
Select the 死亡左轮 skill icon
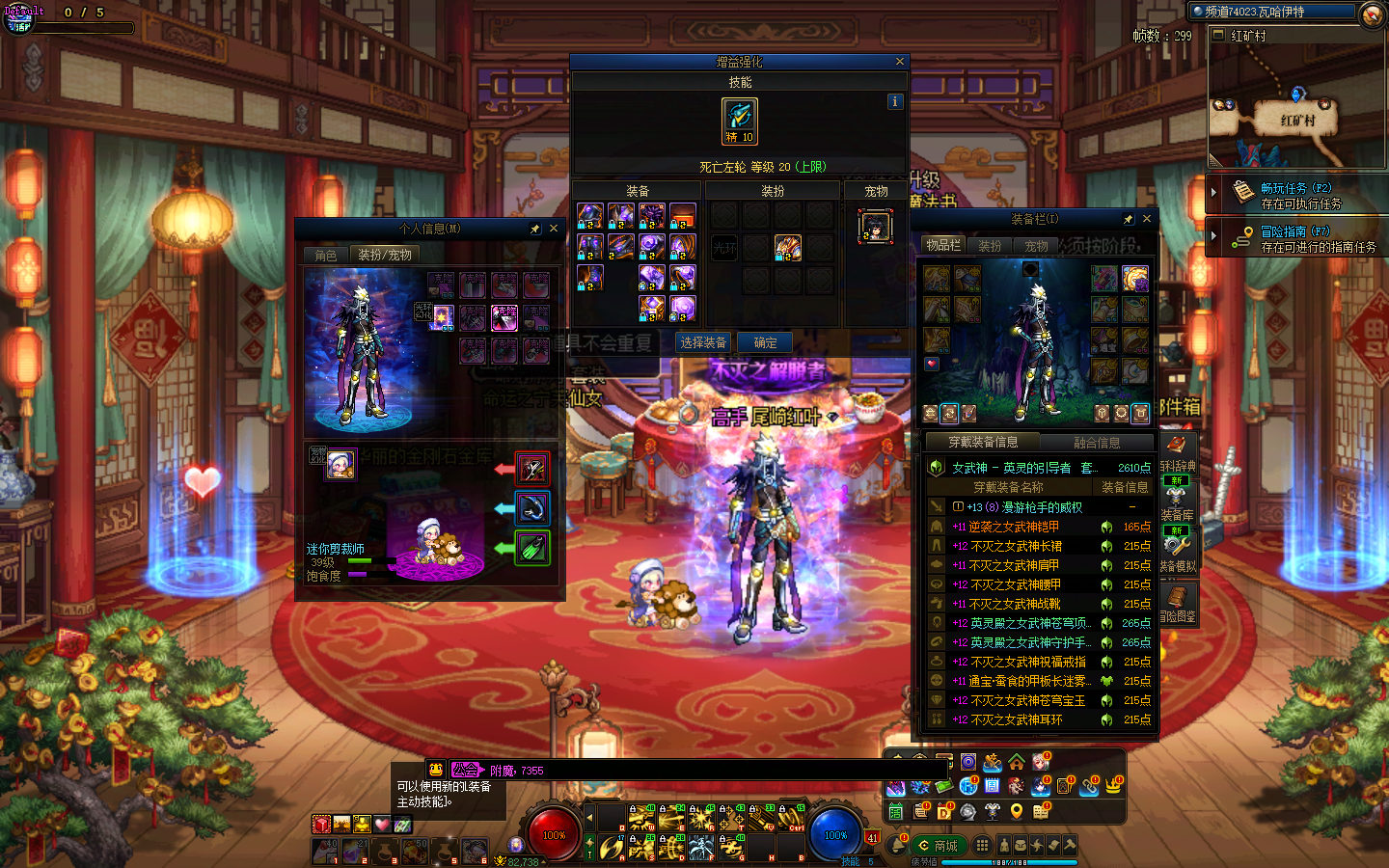click(x=740, y=121)
